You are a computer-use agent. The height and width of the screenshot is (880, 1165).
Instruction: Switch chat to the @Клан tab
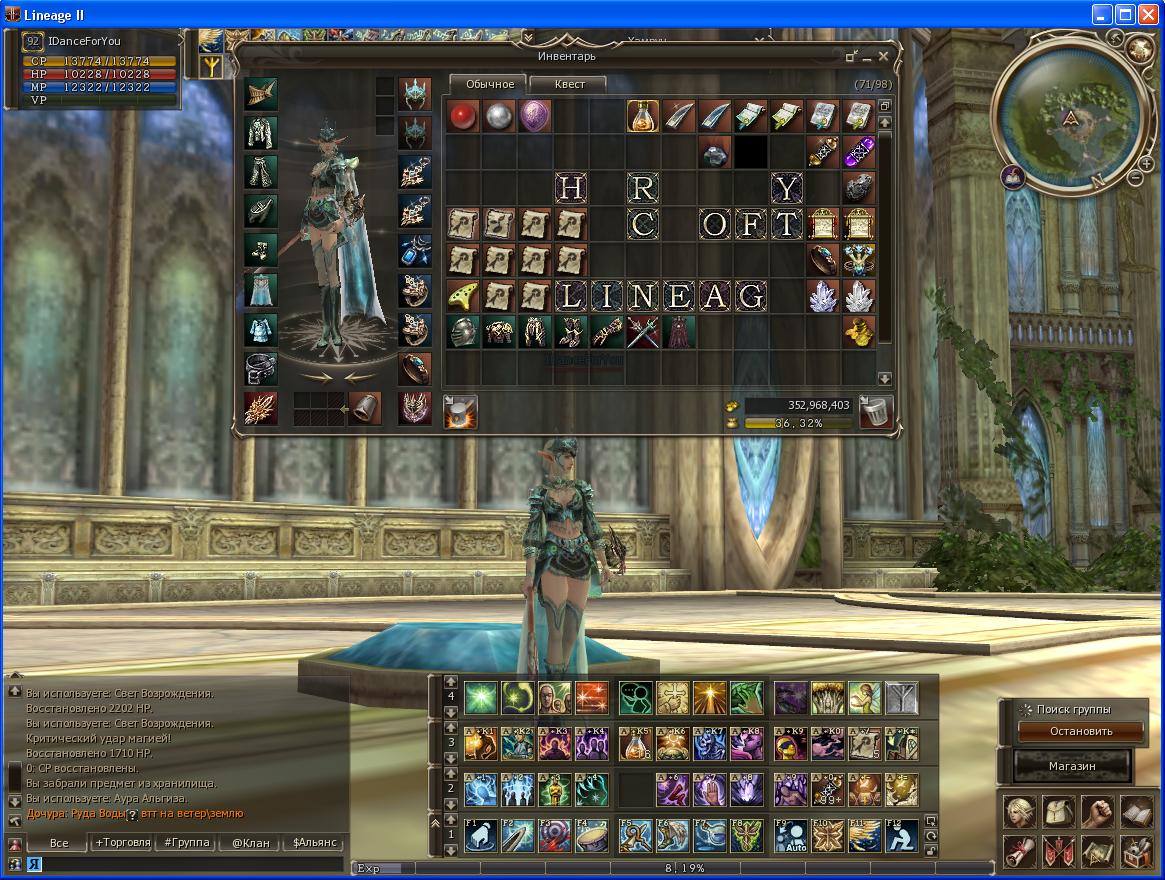click(250, 843)
